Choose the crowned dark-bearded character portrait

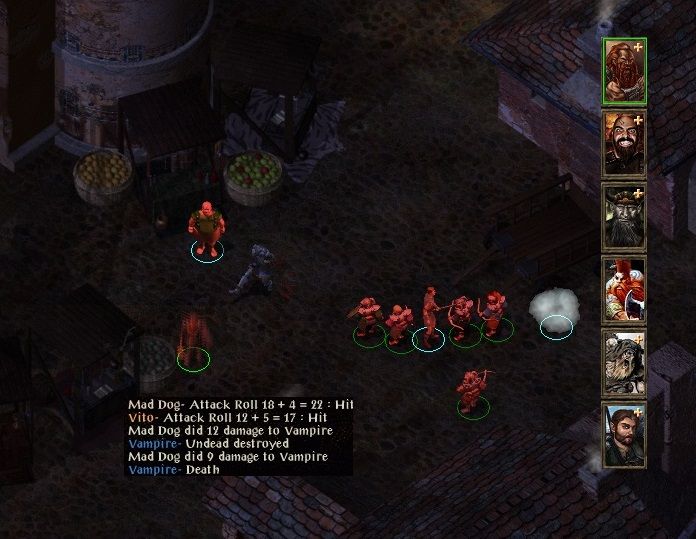624,217
